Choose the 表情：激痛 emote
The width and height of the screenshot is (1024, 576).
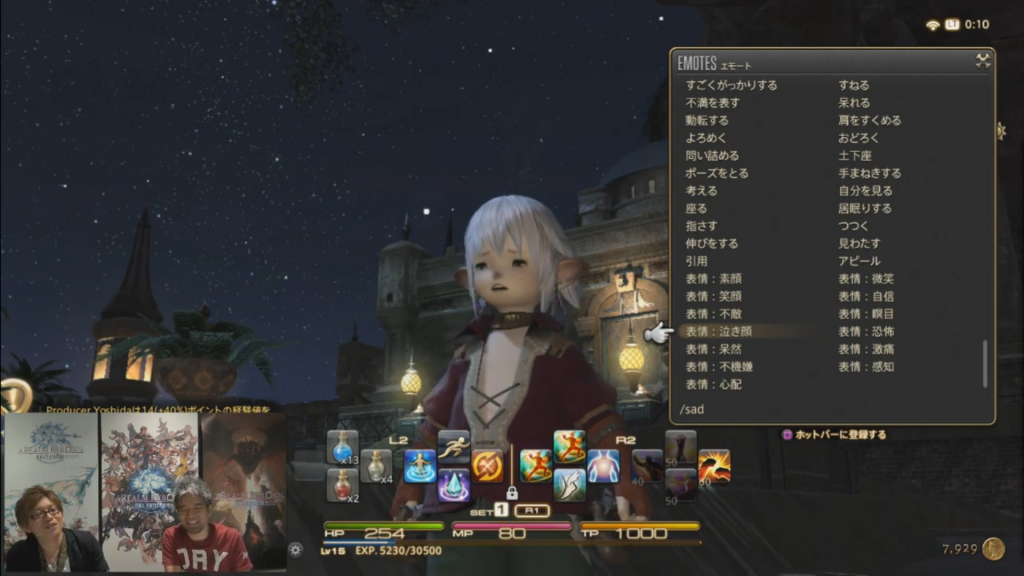(865, 349)
